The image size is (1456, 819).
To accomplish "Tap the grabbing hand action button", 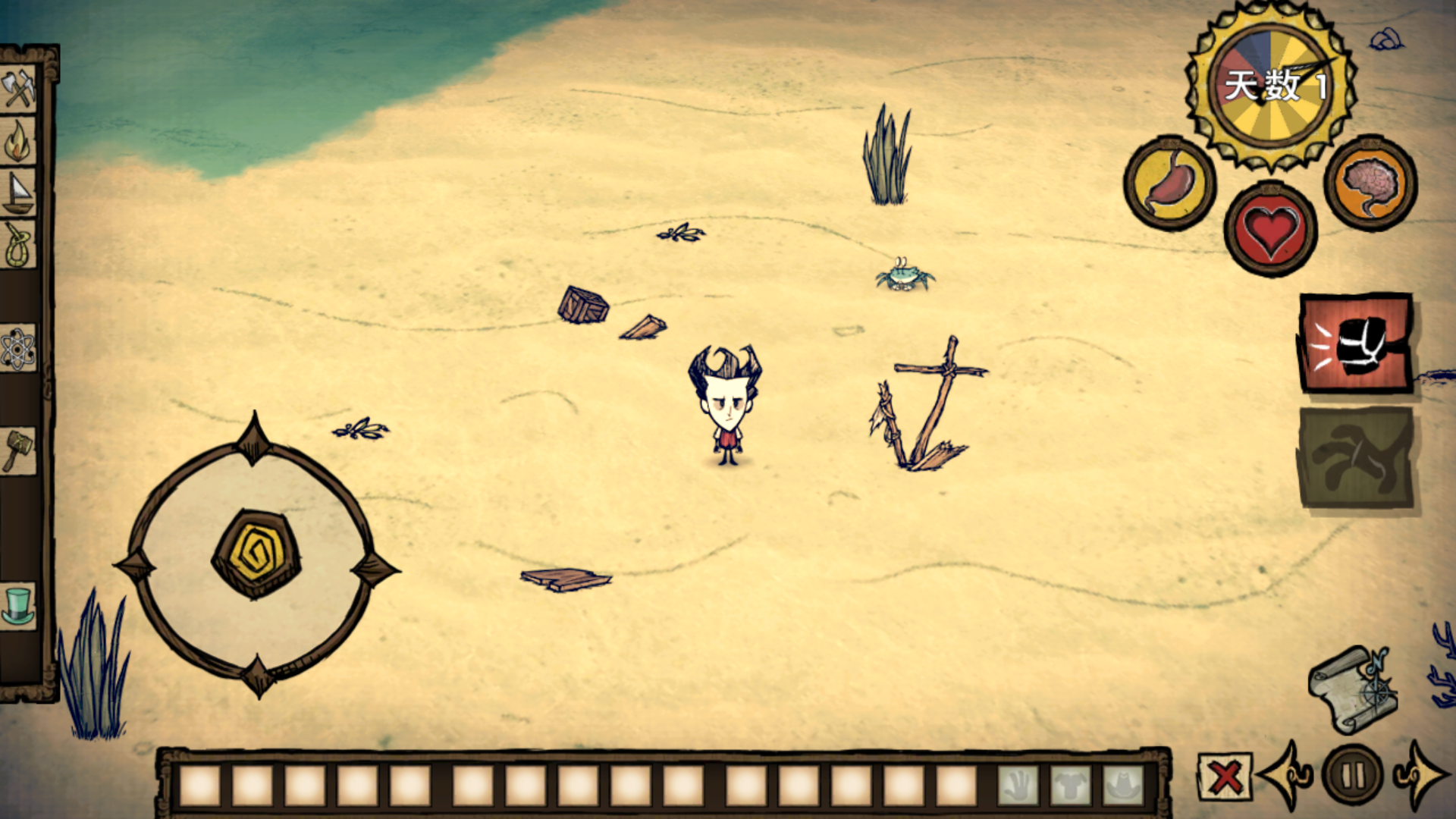I will 1356,458.
